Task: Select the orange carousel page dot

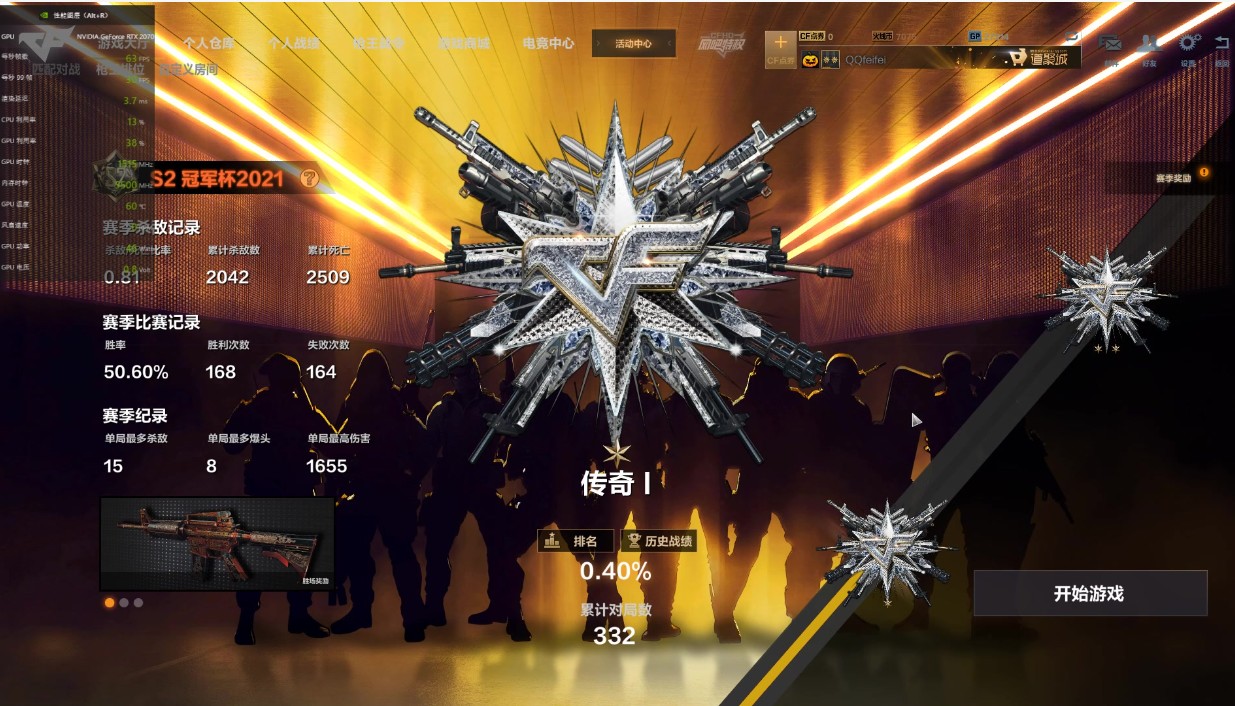Action: tap(109, 603)
